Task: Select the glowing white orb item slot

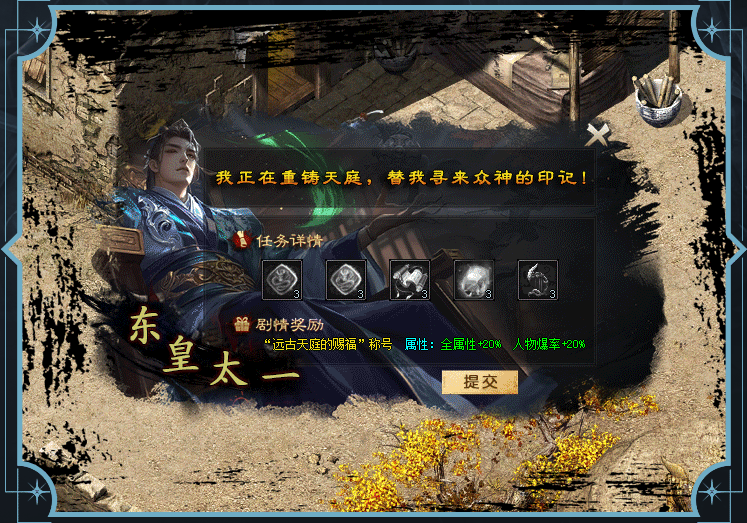Action: [x=474, y=280]
